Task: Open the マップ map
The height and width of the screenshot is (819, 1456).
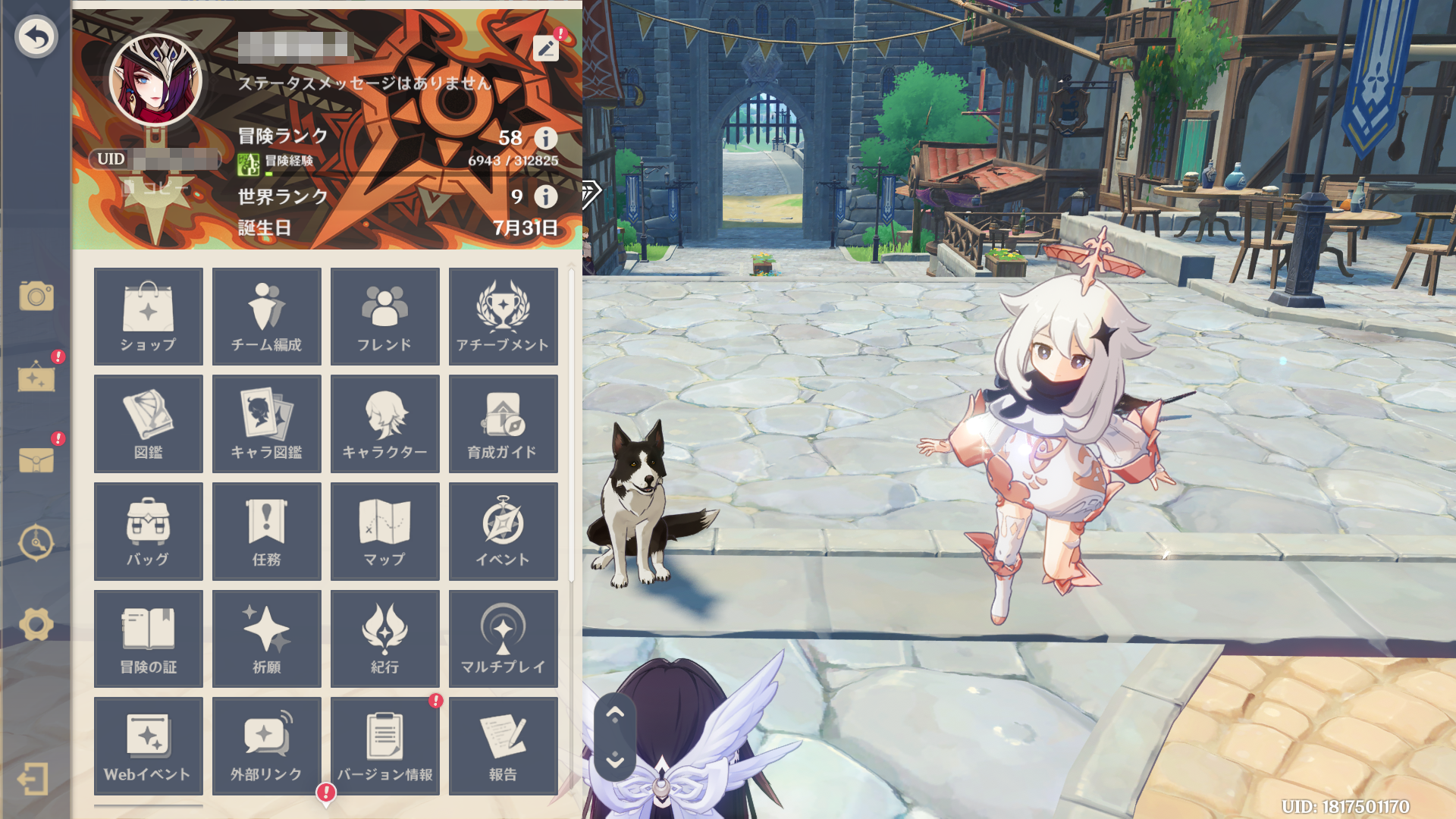Action: tap(385, 532)
